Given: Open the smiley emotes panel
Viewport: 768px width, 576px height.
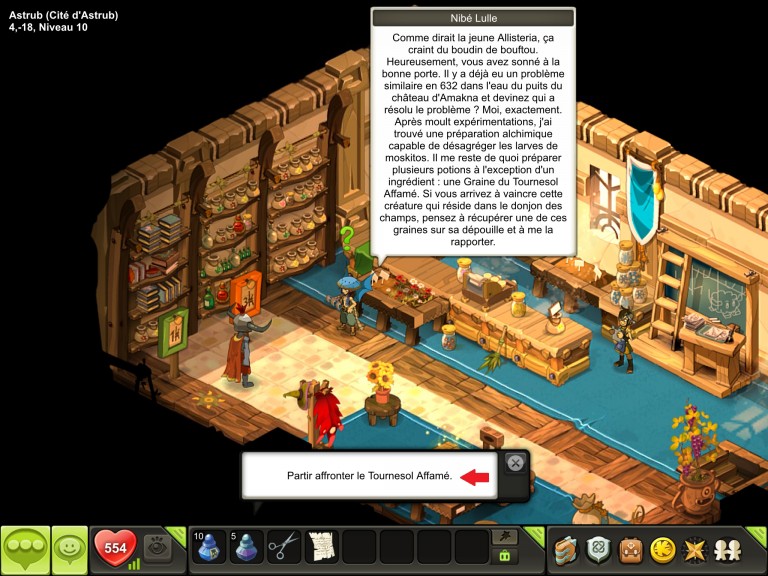Looking at the screenshot, I should coord(69,548).
